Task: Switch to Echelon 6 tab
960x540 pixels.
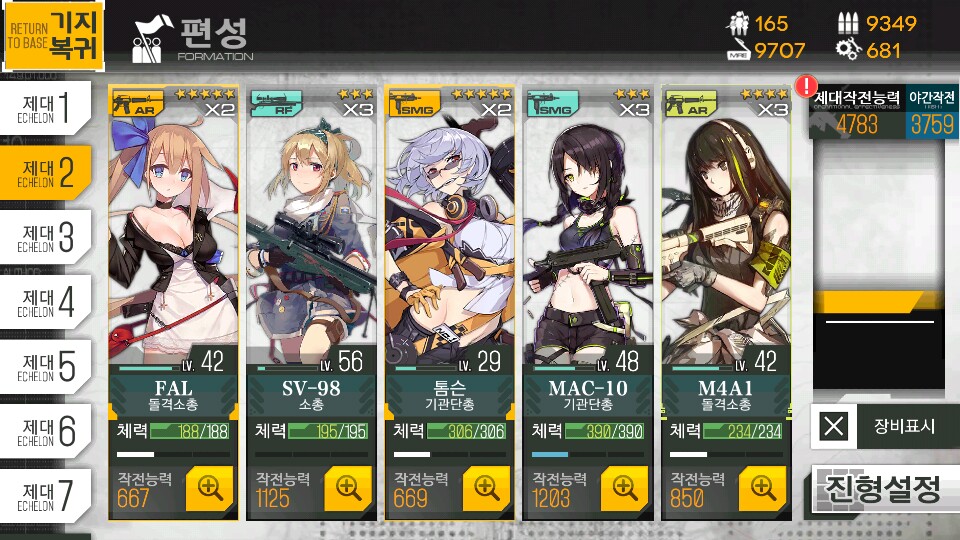Action: [57, 431]
